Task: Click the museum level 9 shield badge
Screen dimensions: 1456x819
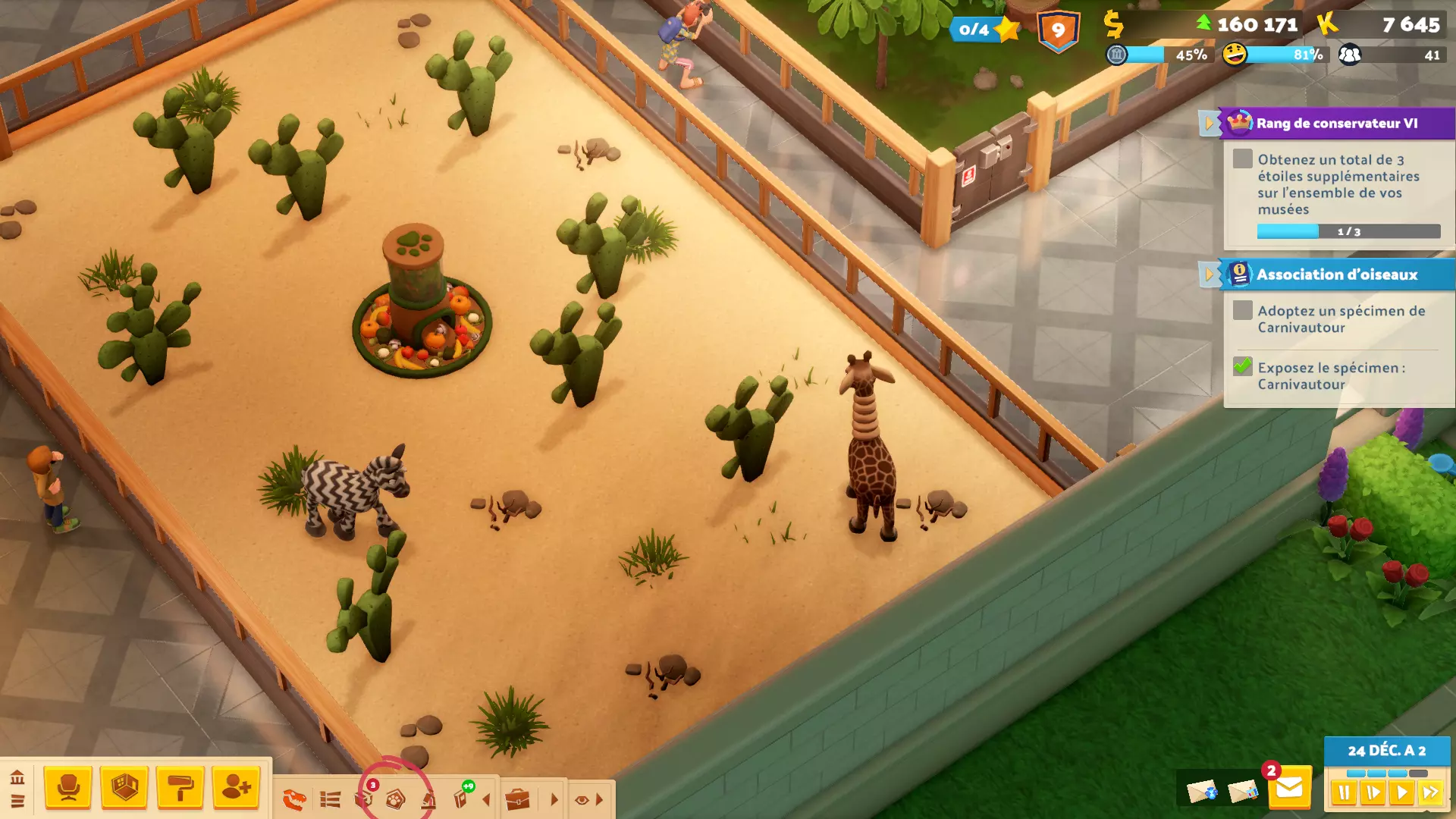Action: click(1058, 31)
